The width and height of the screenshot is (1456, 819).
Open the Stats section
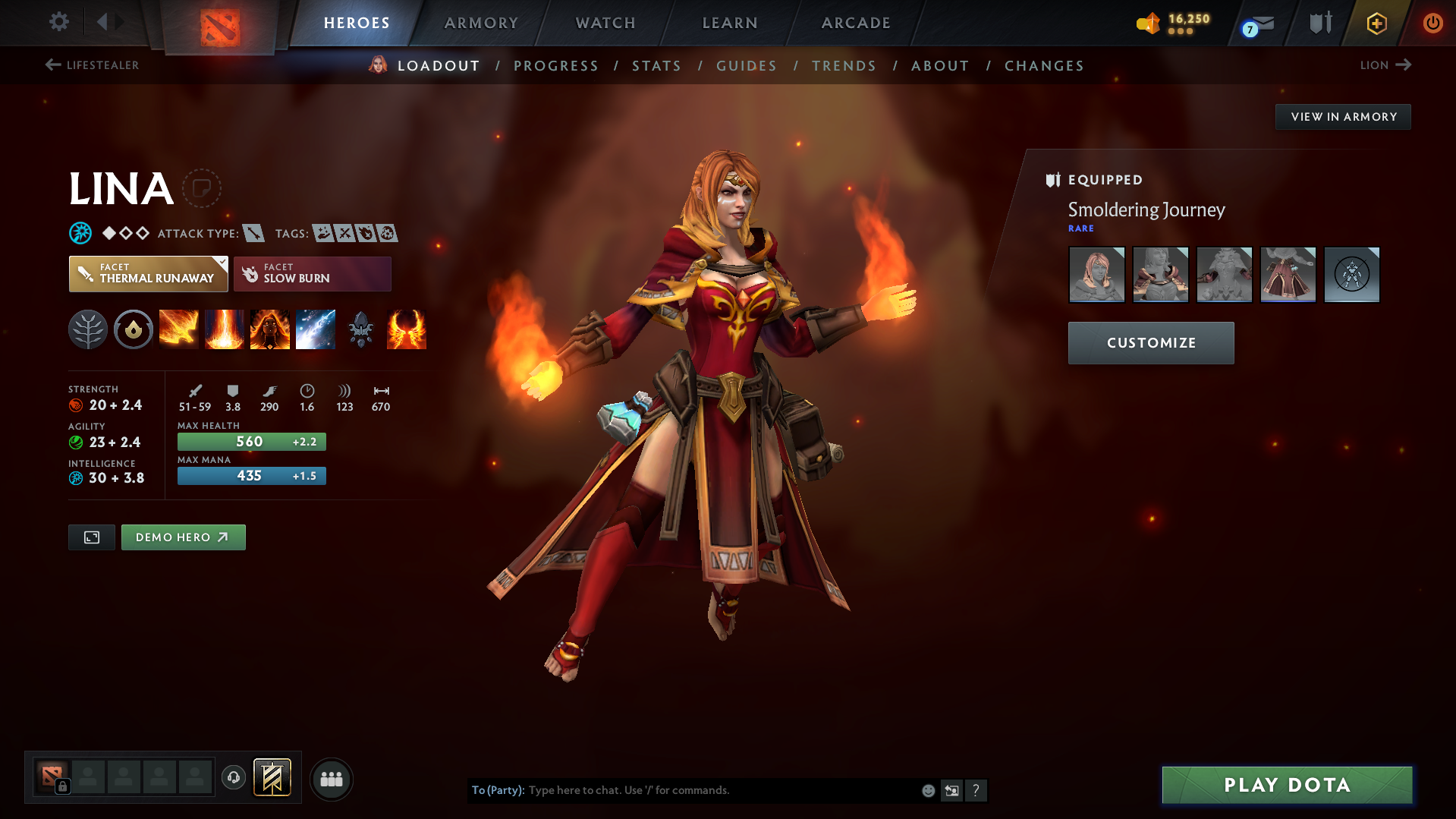coord(656,66)
